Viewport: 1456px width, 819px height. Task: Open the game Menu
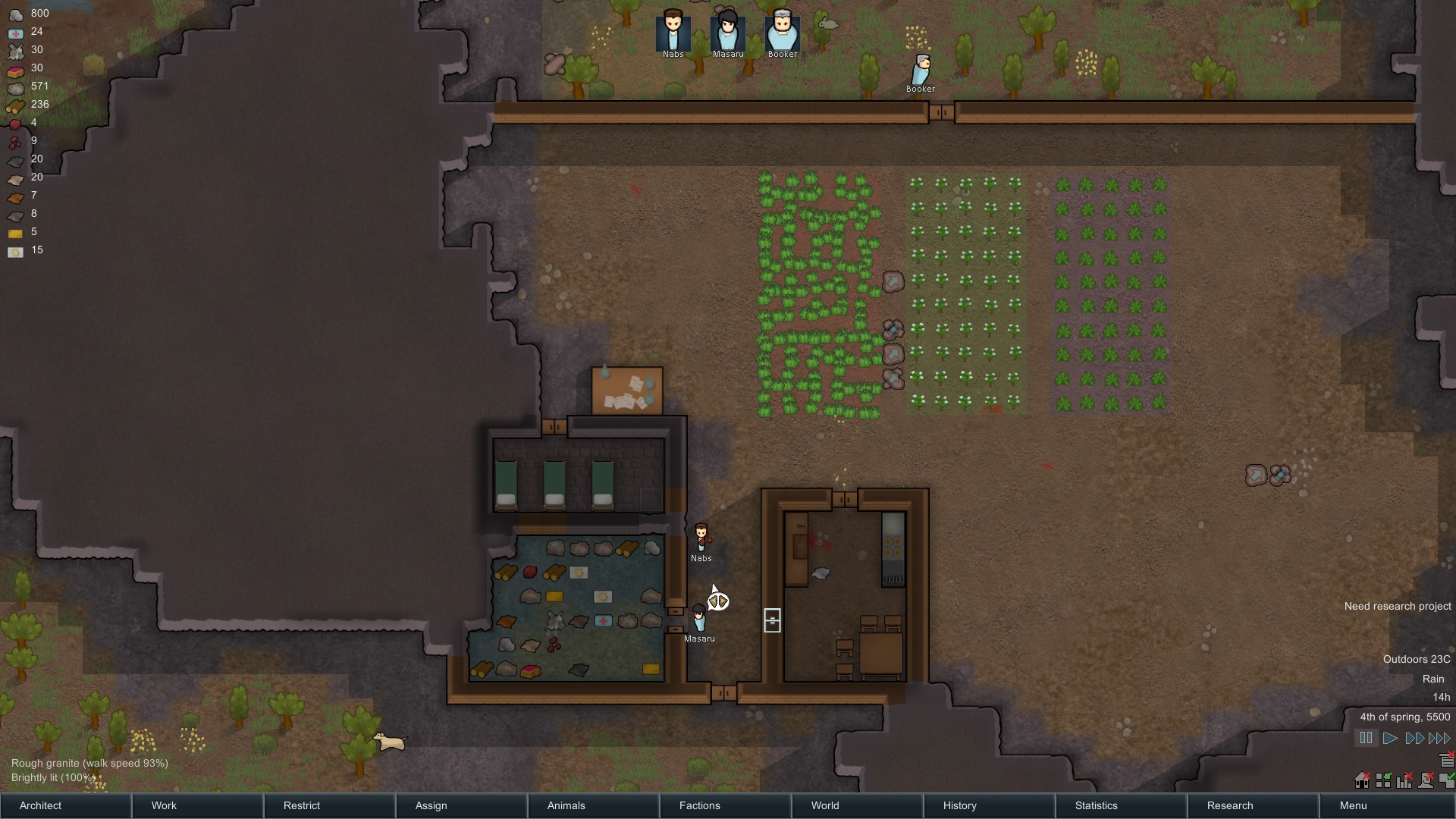pyautogui.click(x=1386, y=805)
